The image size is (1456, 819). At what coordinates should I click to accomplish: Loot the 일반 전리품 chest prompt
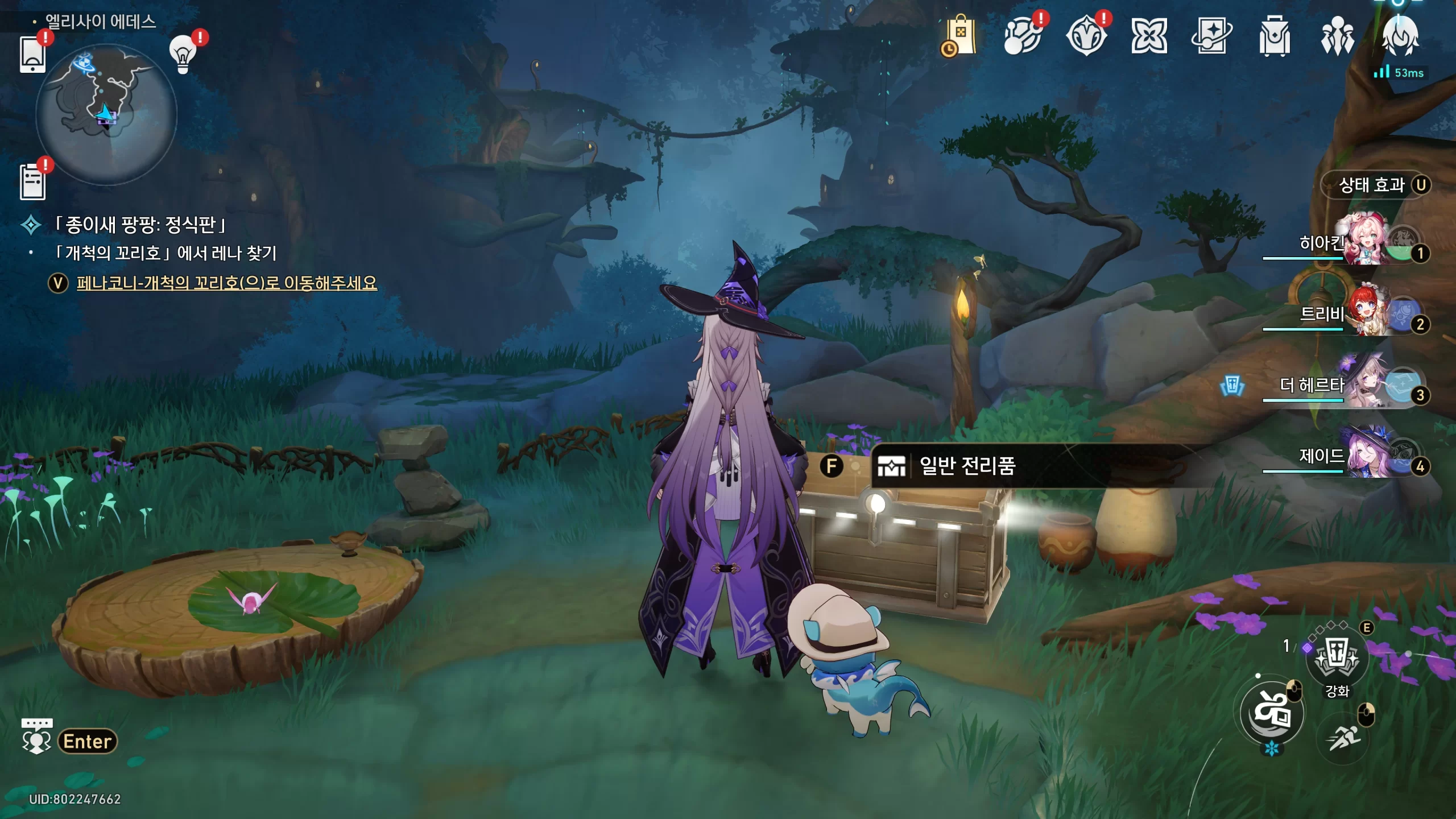[967, 466]
